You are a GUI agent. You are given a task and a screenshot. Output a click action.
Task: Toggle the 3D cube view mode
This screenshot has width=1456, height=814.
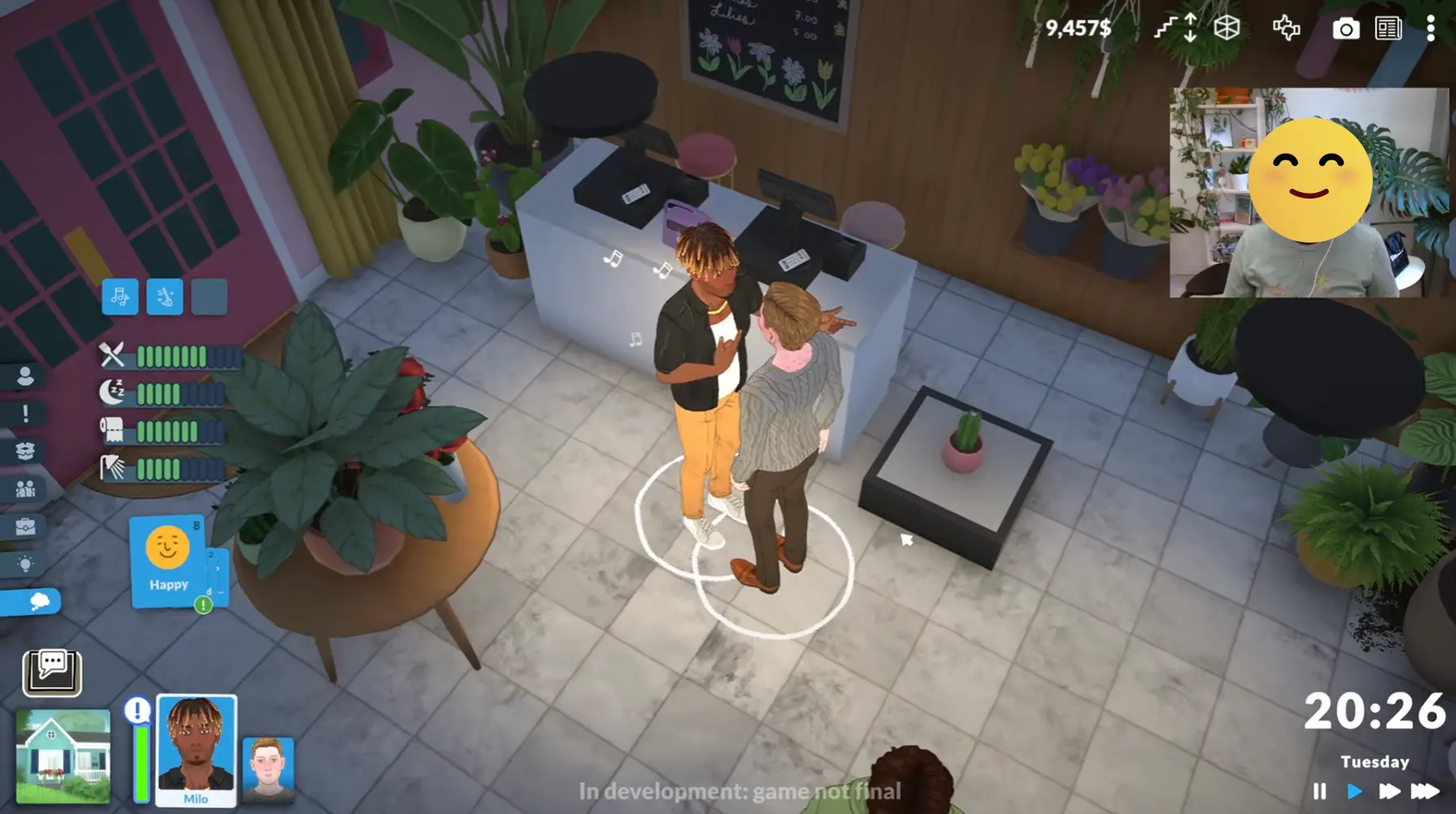click(1225, 28)
